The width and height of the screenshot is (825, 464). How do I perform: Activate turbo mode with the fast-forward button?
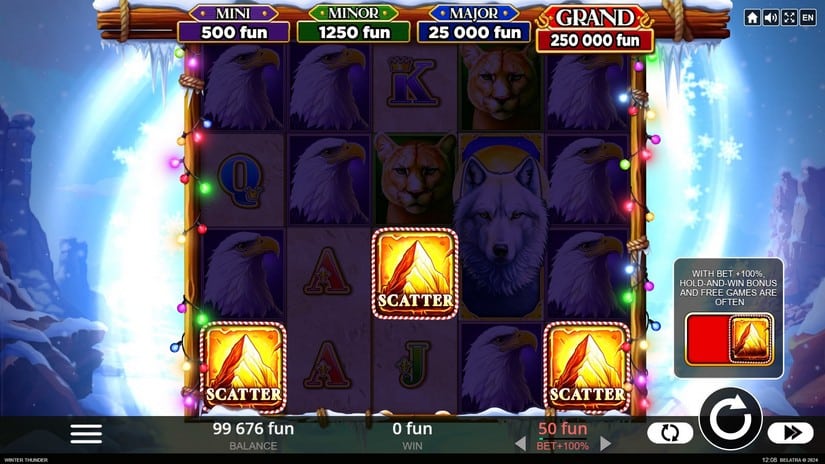tap(790, 433)
